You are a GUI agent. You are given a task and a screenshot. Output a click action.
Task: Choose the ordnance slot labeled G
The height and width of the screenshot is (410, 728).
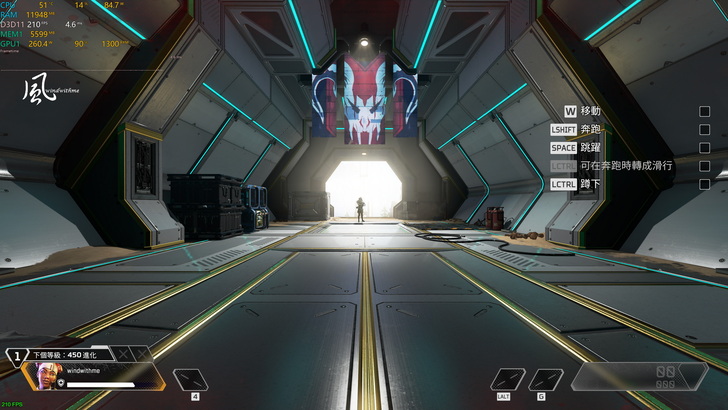click(x=545, y=380)
